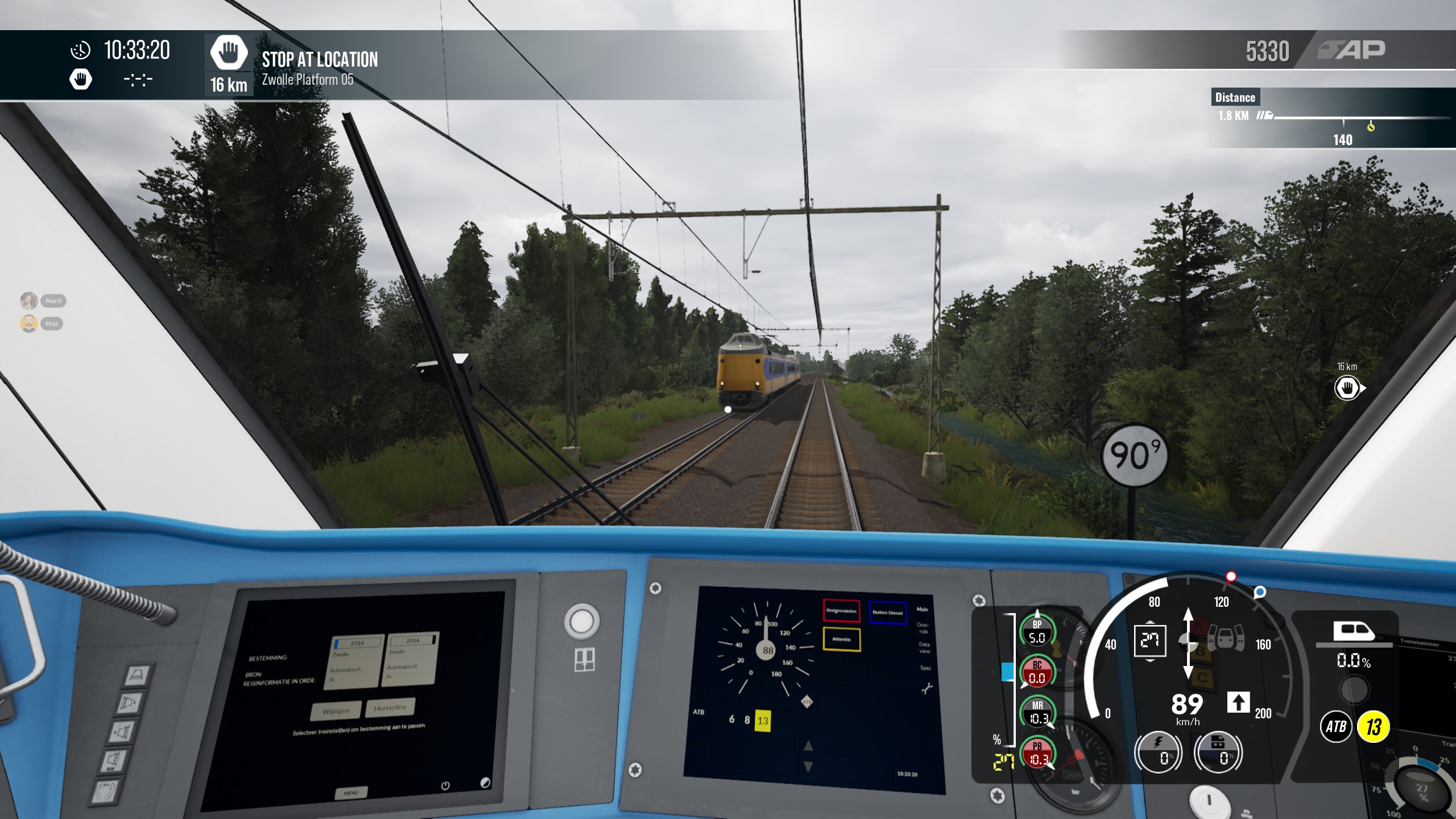
Task: Activate the blue Buiten Dienst button
Action: tap(887, 613)
